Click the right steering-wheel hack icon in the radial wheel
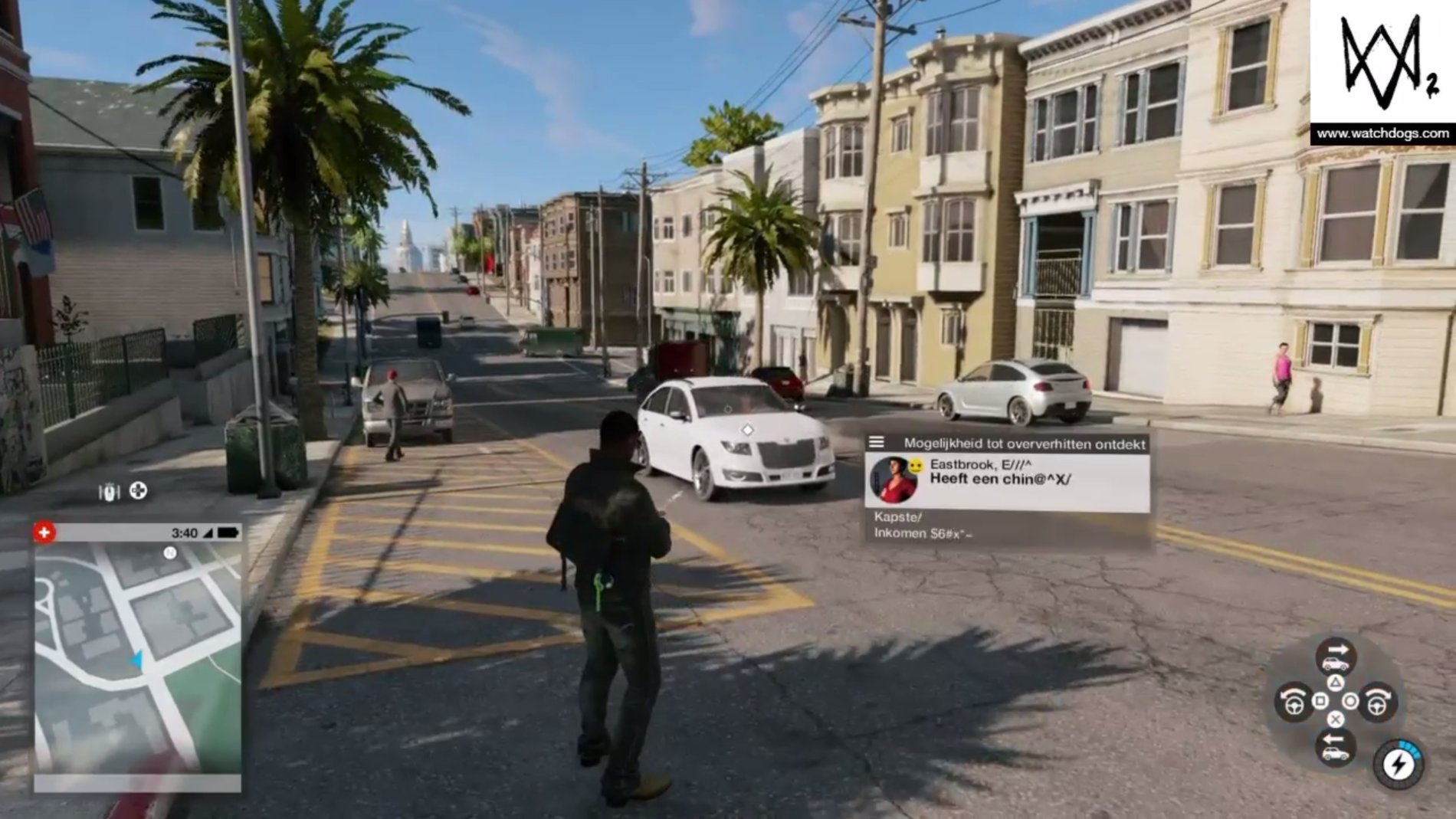The height and width of the screenshot is (819, 1456). coord(1379,702)
